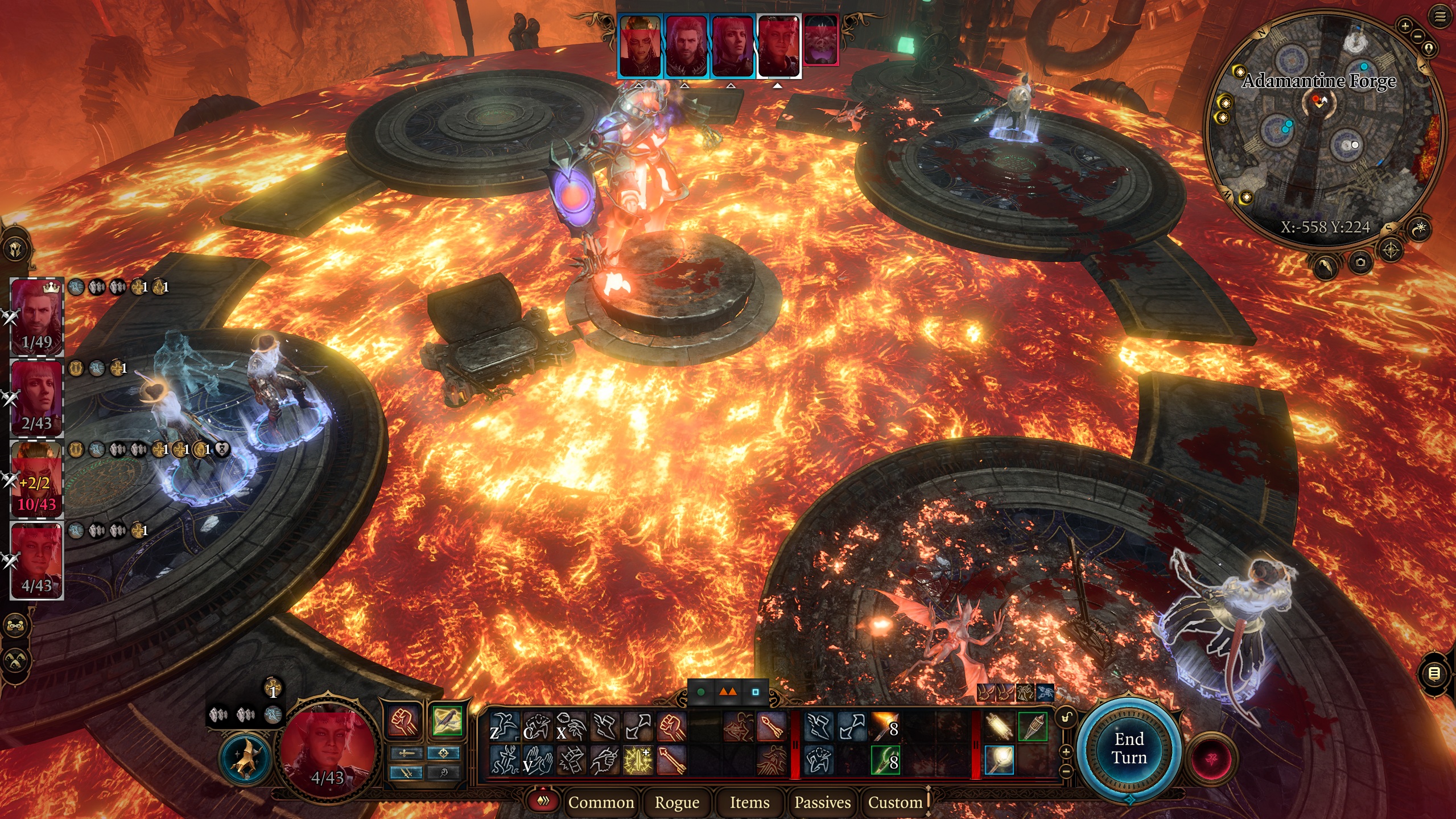Open the Rogue hotbar tab
Viewport: 1456px width, 819px height.
677,802
